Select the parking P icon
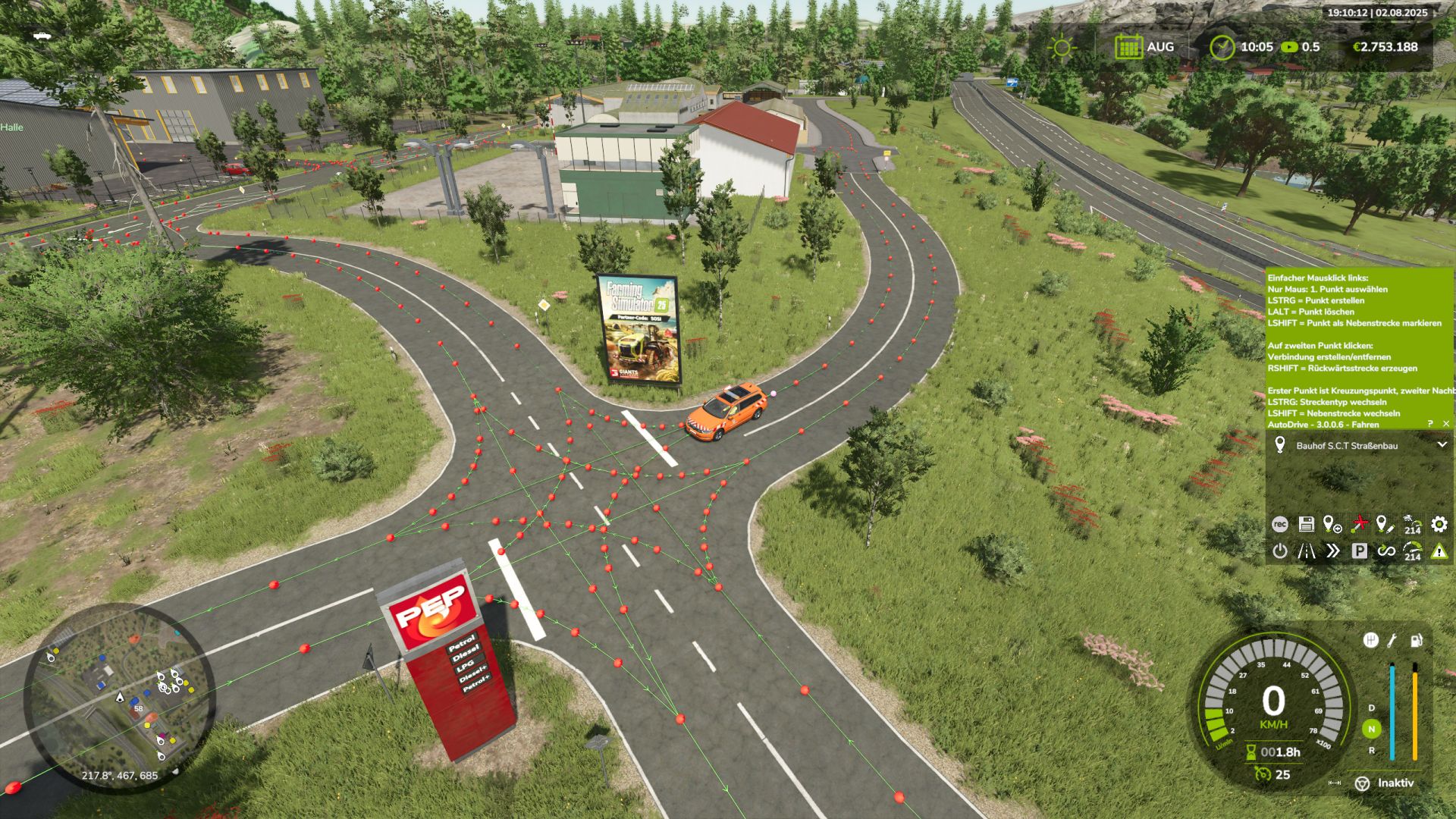Screen dimensions: 1456x819 tap(1359, 551)
